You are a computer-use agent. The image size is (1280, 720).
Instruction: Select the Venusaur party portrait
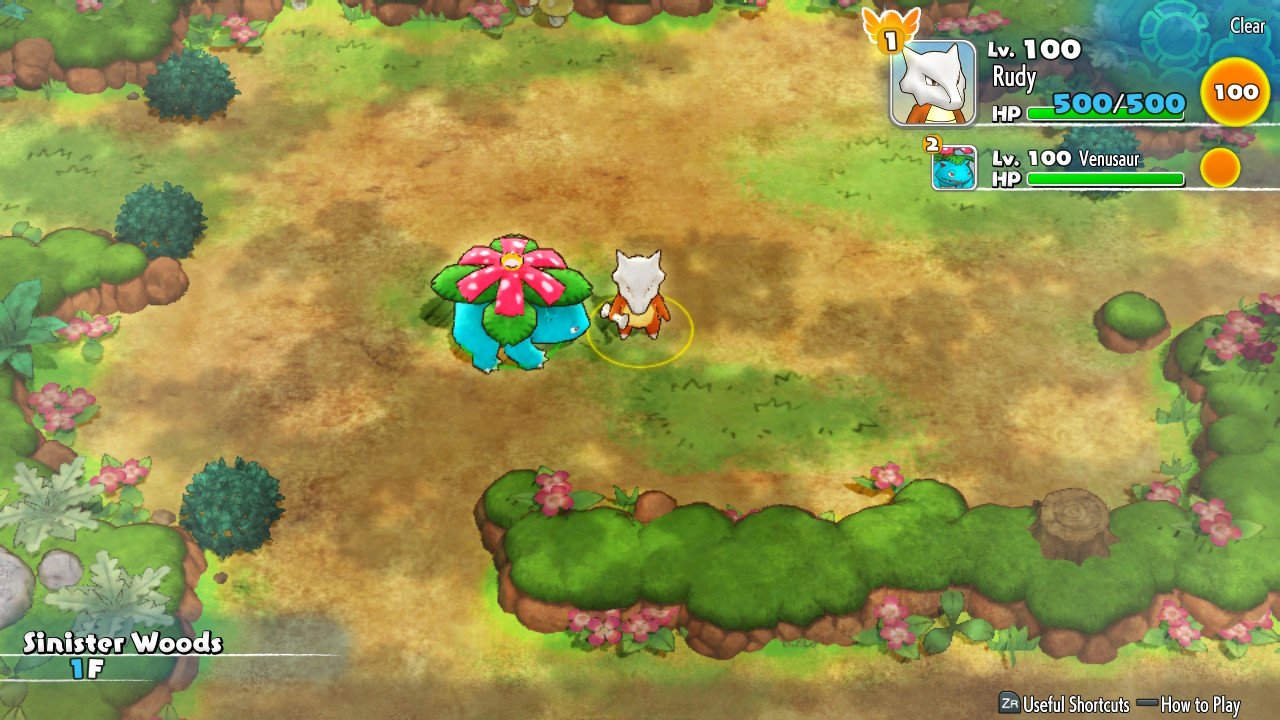tap(954, 168)
